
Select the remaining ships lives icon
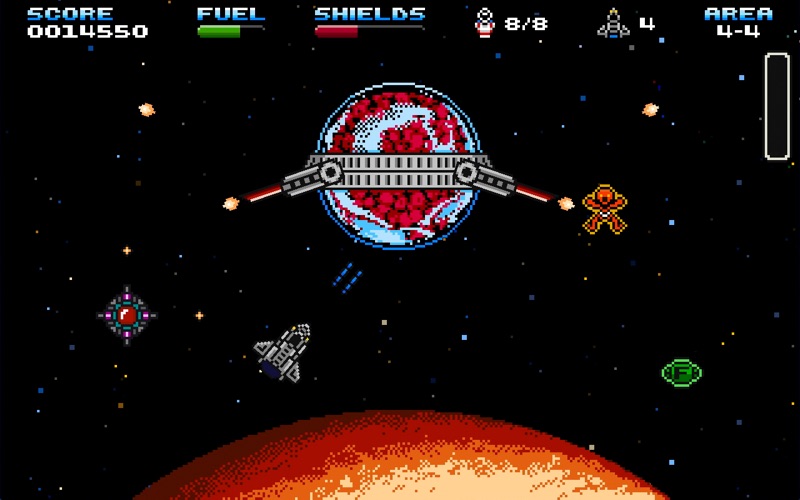(613, 23)
